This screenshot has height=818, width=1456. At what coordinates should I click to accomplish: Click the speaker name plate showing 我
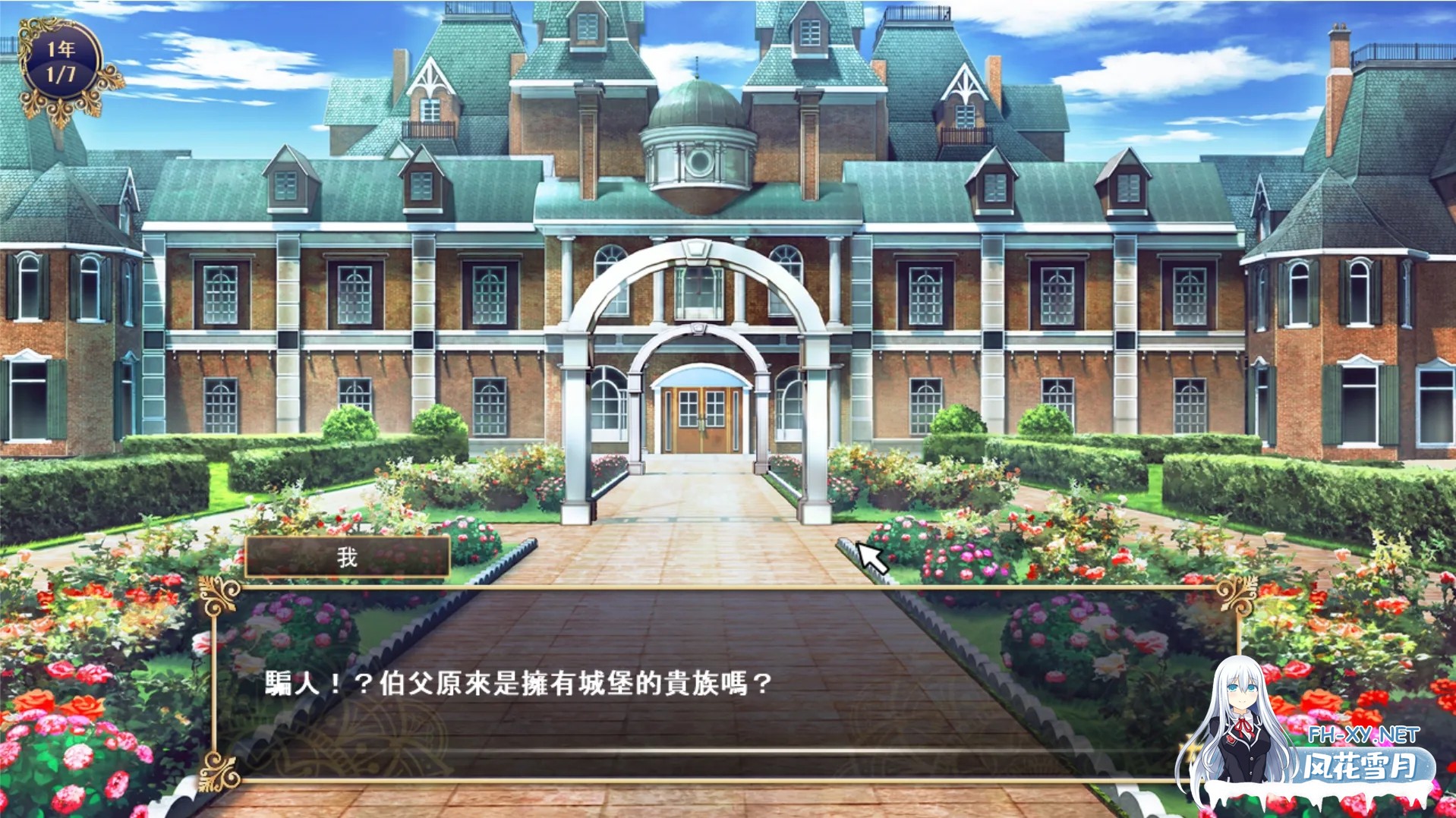pyautogui.click(x=347, y=557)
